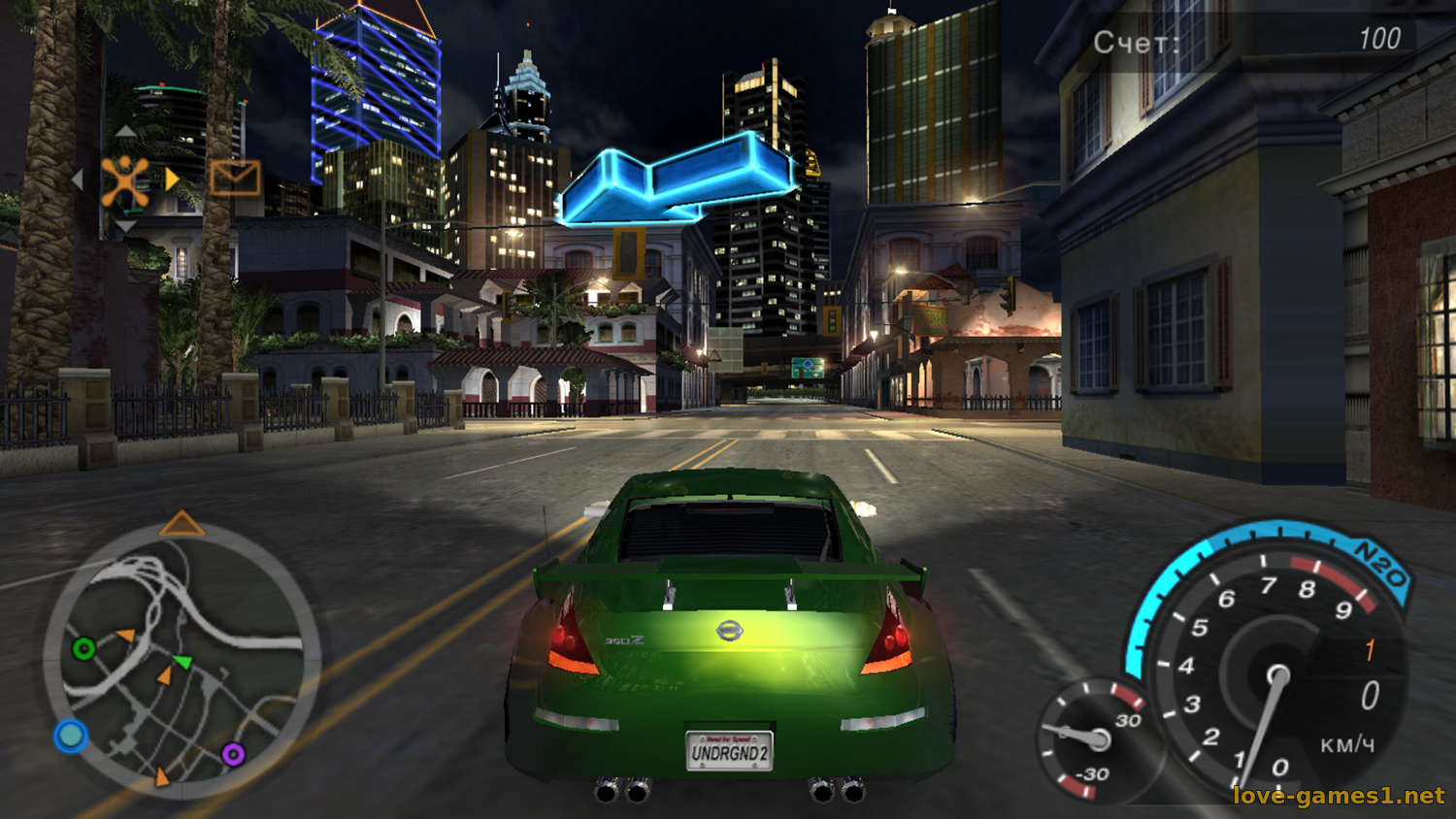Viewport: 1456px width, 819px height.
Task: Open the orange envelope message icon
Action: pyautogui.click(x=235, y=179)
